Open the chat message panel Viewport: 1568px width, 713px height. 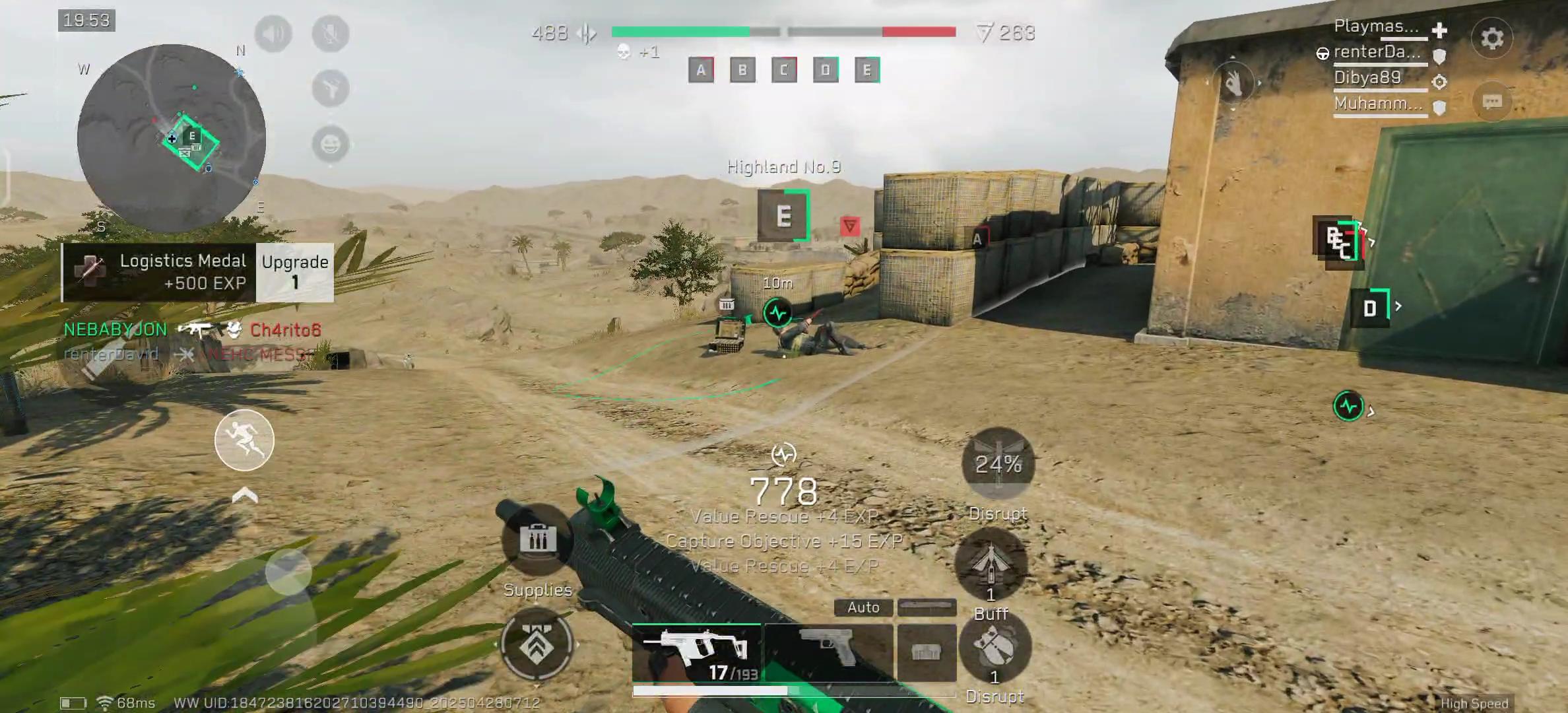click(x=1491, y=100)
